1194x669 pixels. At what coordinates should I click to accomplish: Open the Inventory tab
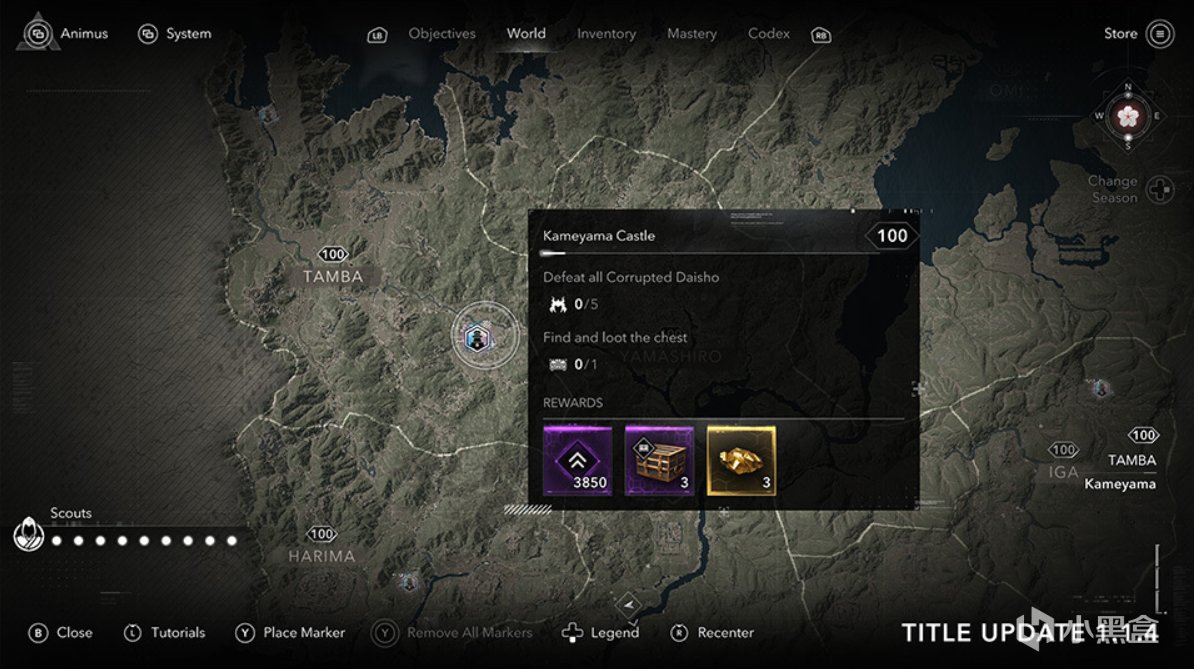click(x=606, y=34)
